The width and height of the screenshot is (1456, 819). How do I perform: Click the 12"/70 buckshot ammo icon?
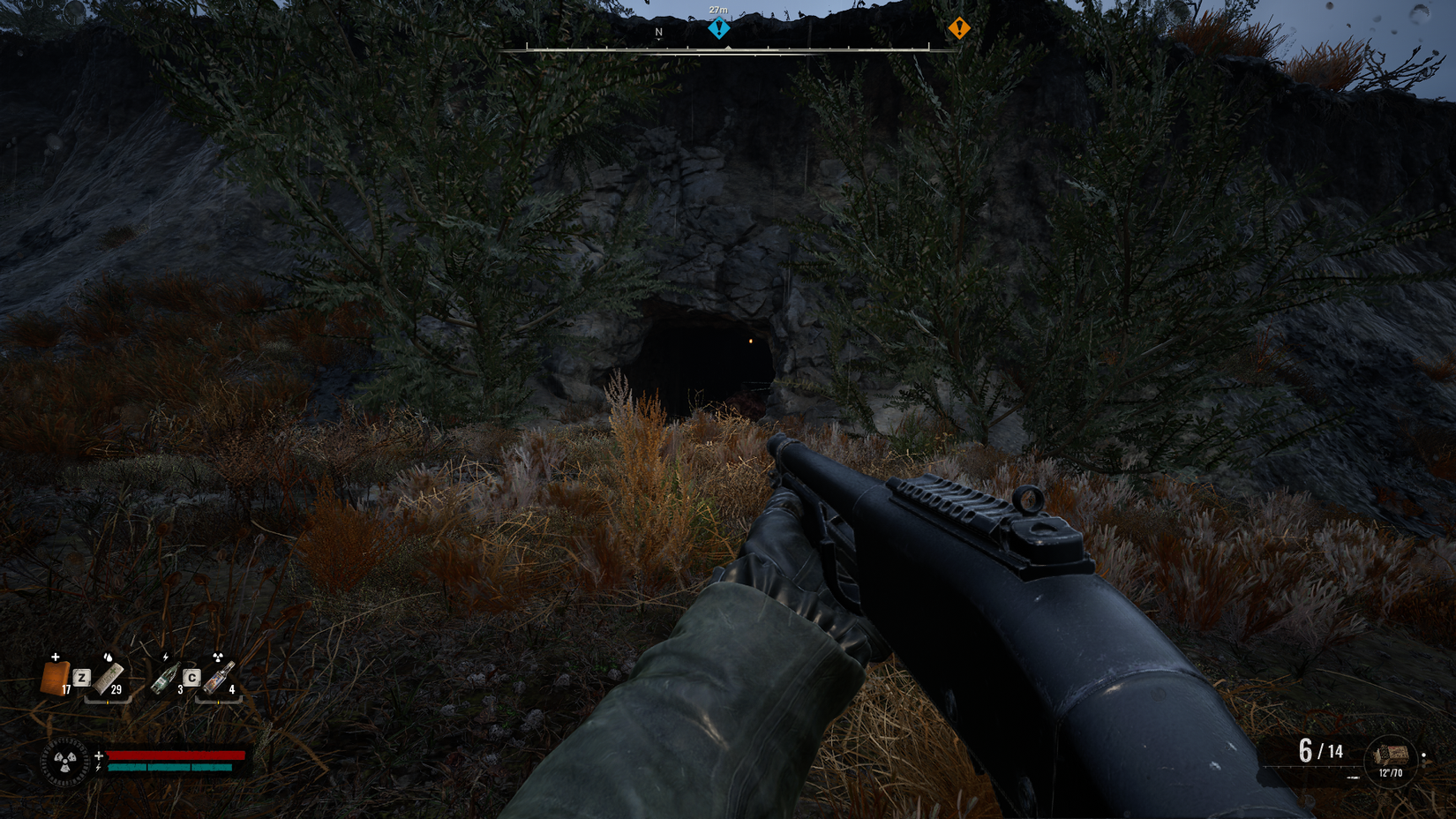tap(1392, 755)
